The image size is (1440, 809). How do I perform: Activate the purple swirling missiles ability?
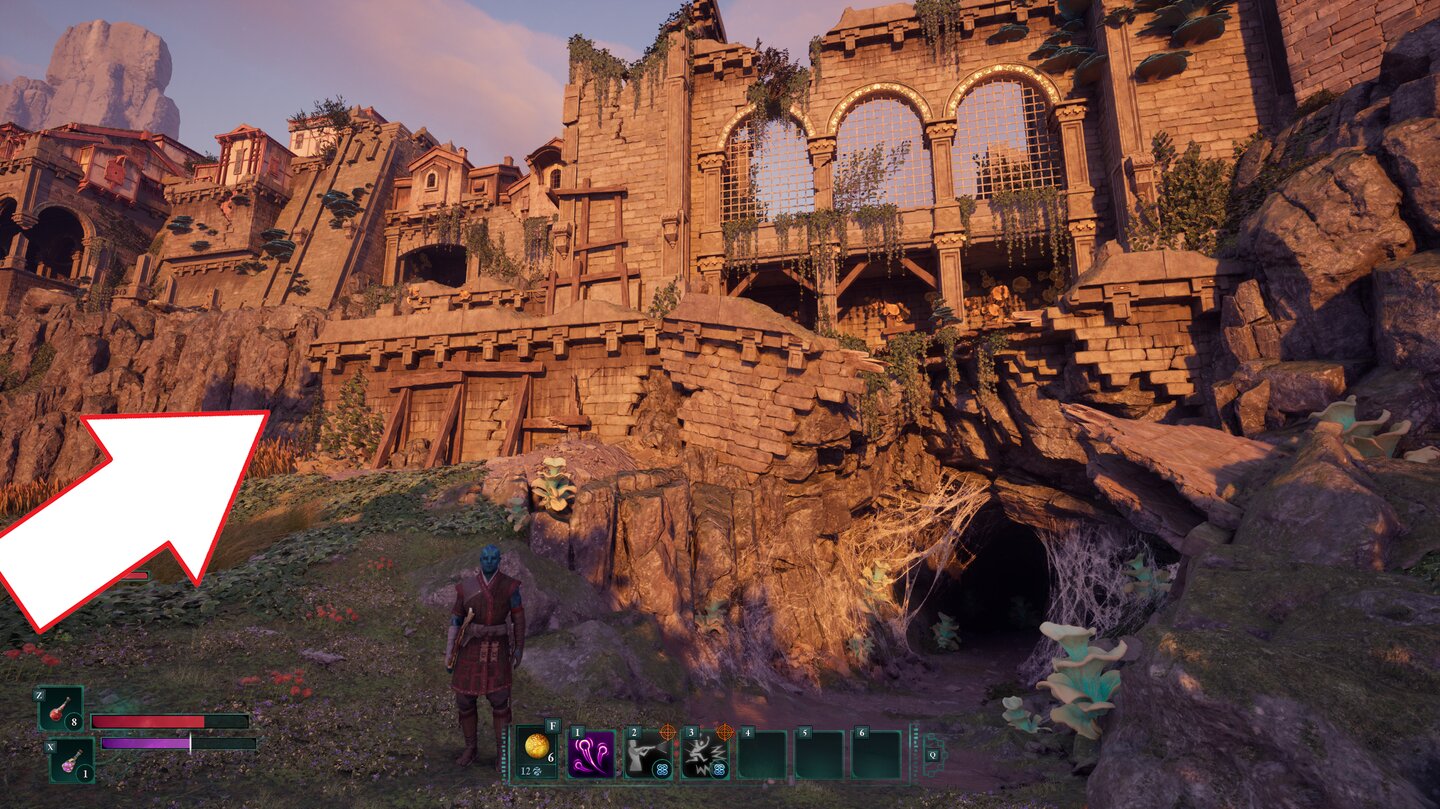(592, 754)
